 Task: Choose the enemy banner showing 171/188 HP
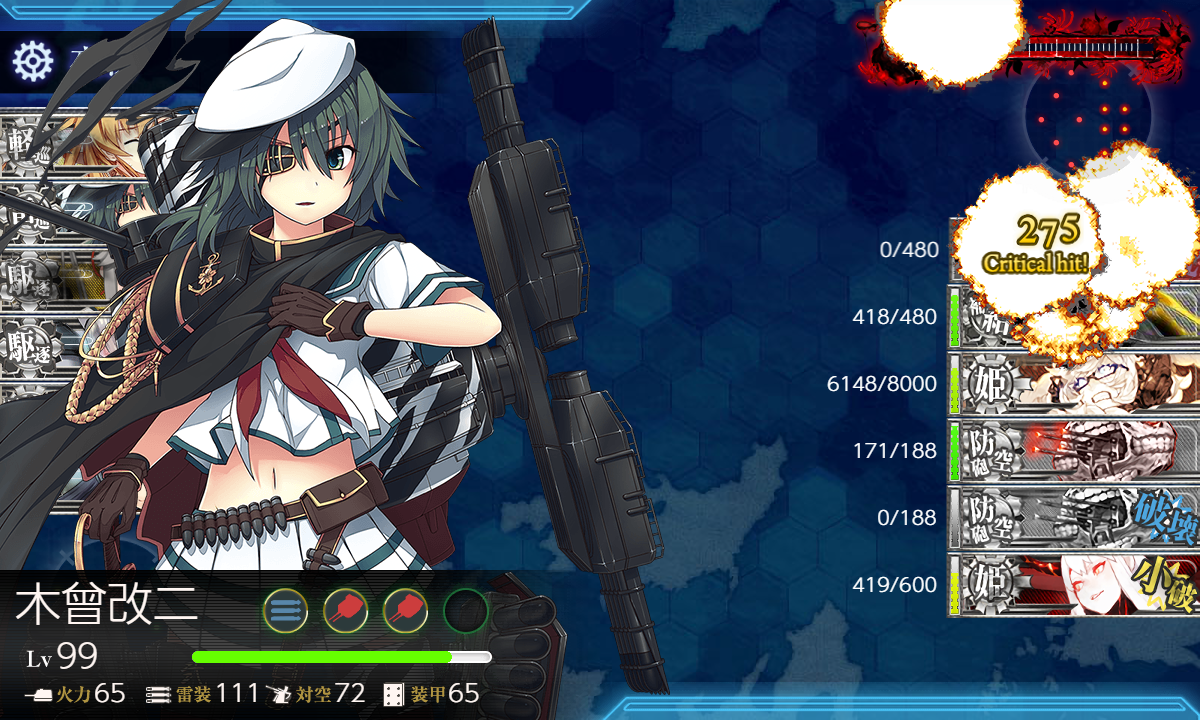1073,450
